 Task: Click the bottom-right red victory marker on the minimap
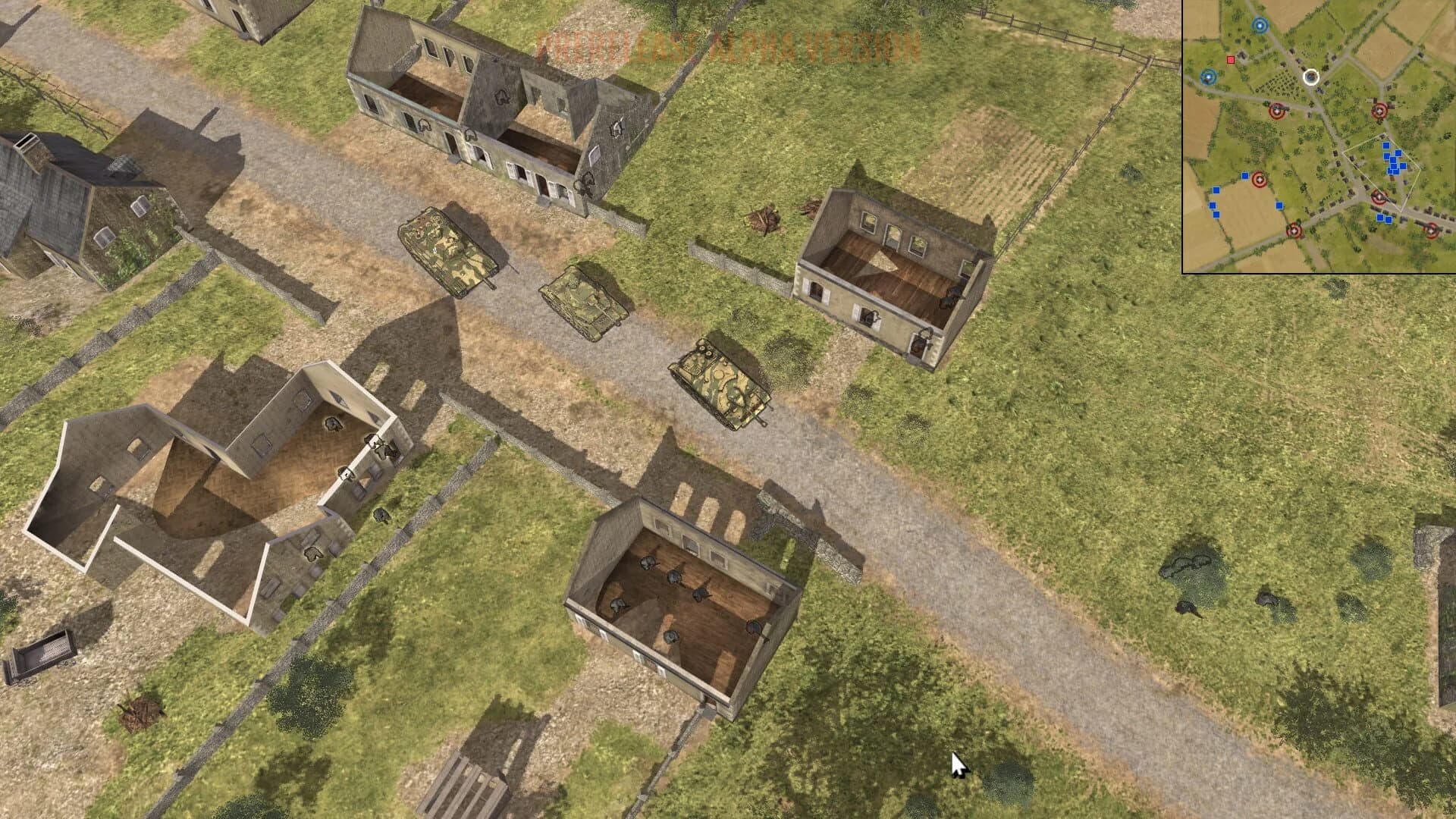click(1432, 230)
